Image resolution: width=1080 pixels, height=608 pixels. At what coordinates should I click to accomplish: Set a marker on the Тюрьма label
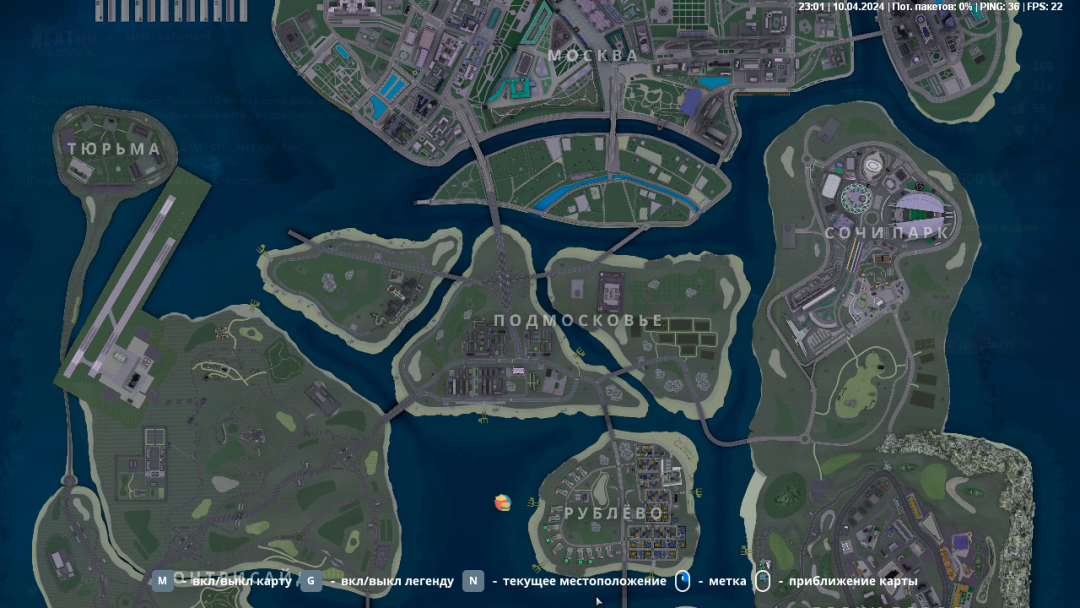coord(114,149)
